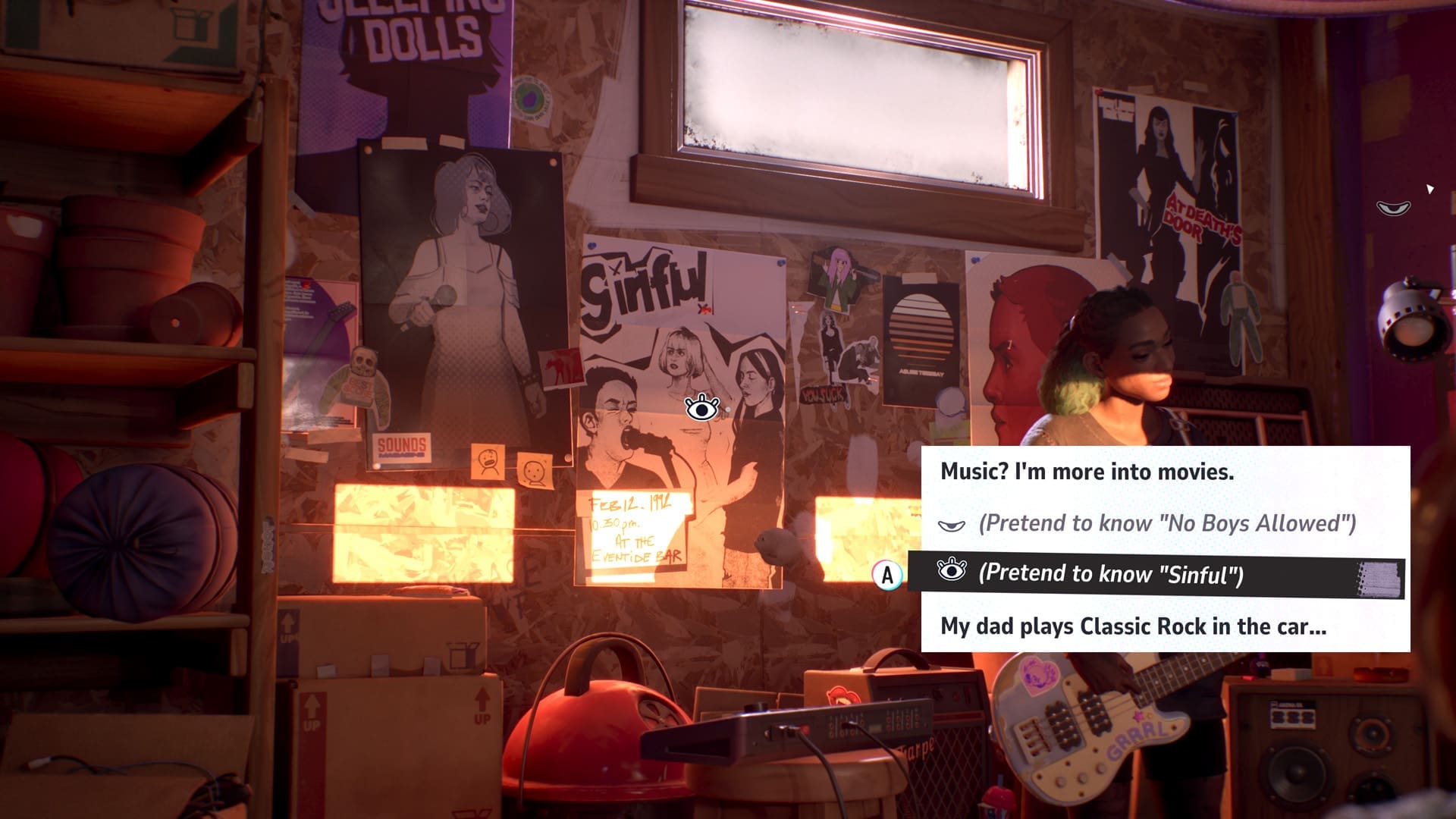
Task: Click the Sounds Magazine sticker on the wall
Action: click(403, 446)
